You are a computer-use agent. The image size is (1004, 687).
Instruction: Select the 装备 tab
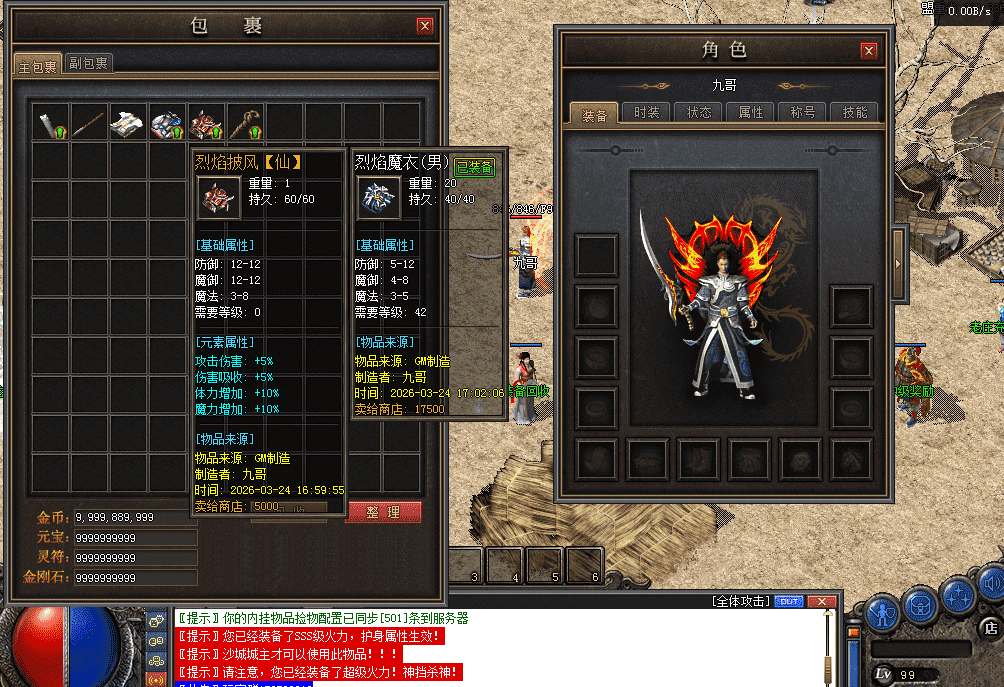coord(594,114)
